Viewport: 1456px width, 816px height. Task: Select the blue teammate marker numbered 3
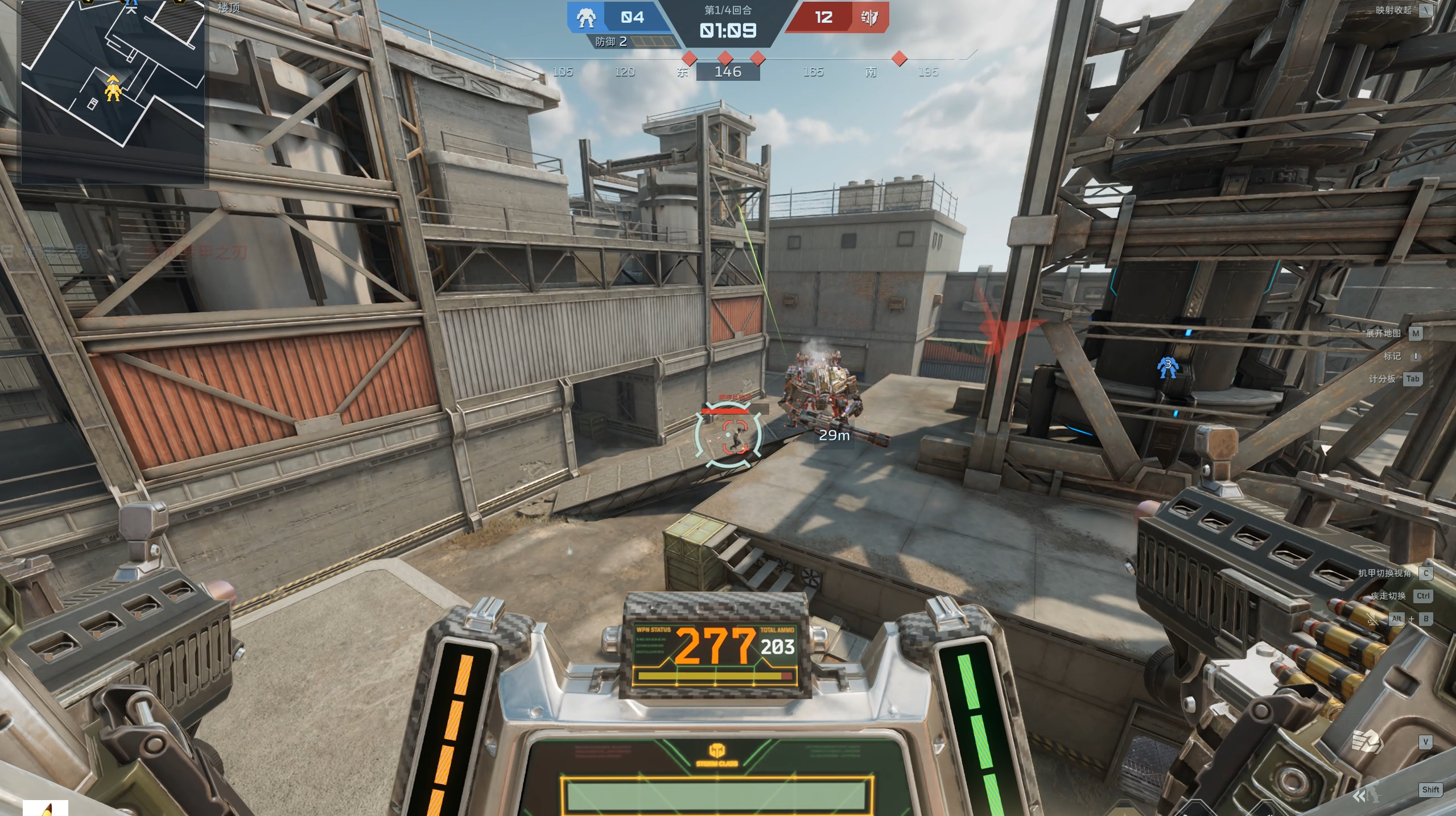(1167, 367)
